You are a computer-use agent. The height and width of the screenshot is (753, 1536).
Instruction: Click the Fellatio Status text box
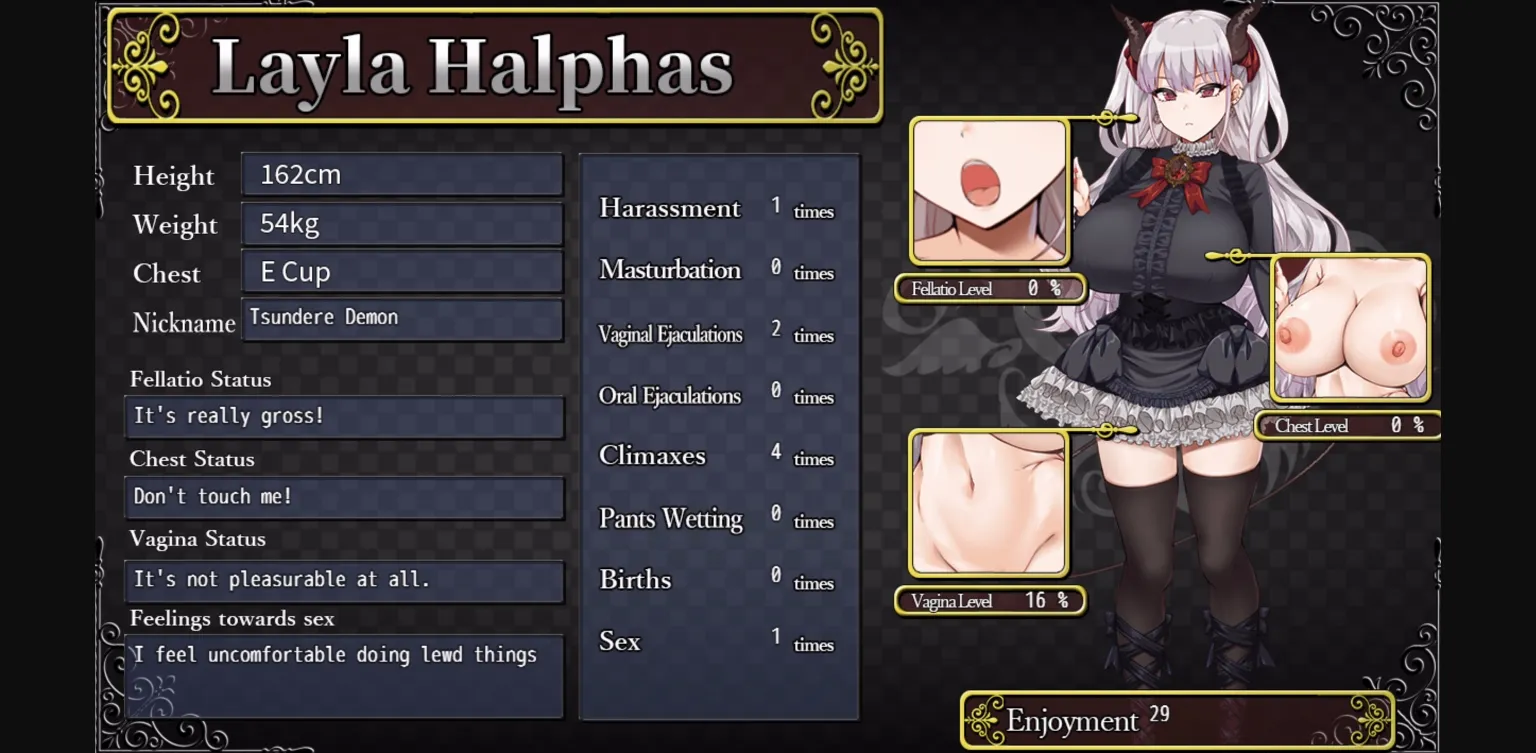(x=344, y=416)
